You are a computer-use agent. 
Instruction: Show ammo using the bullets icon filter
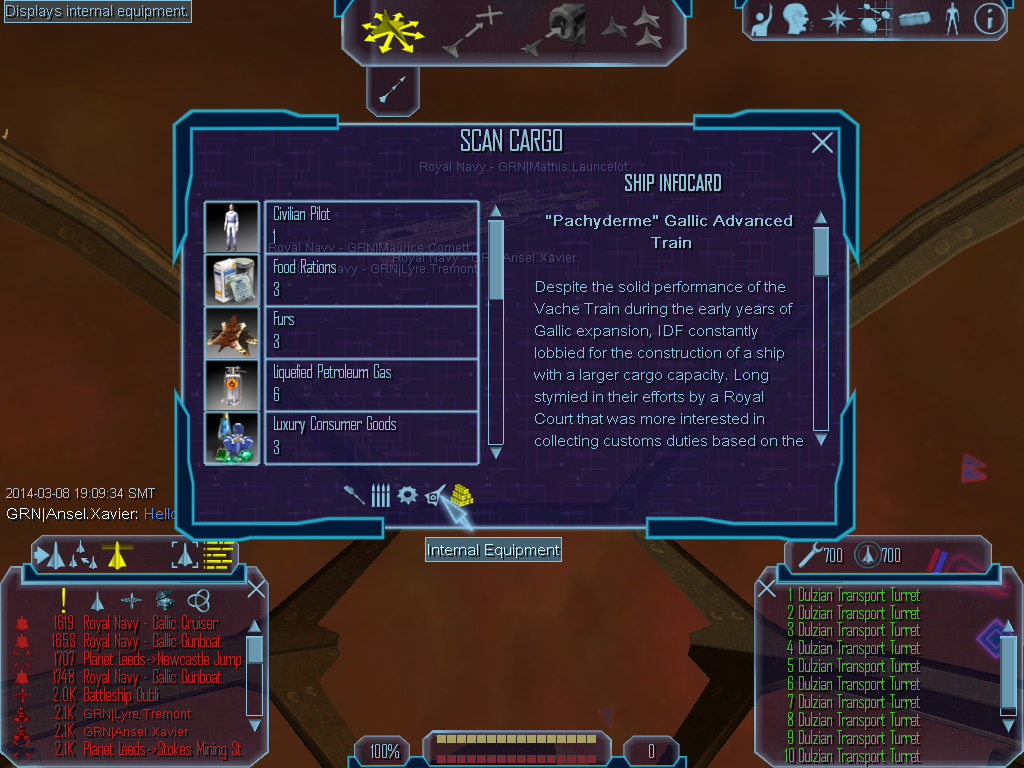[380, 495]
